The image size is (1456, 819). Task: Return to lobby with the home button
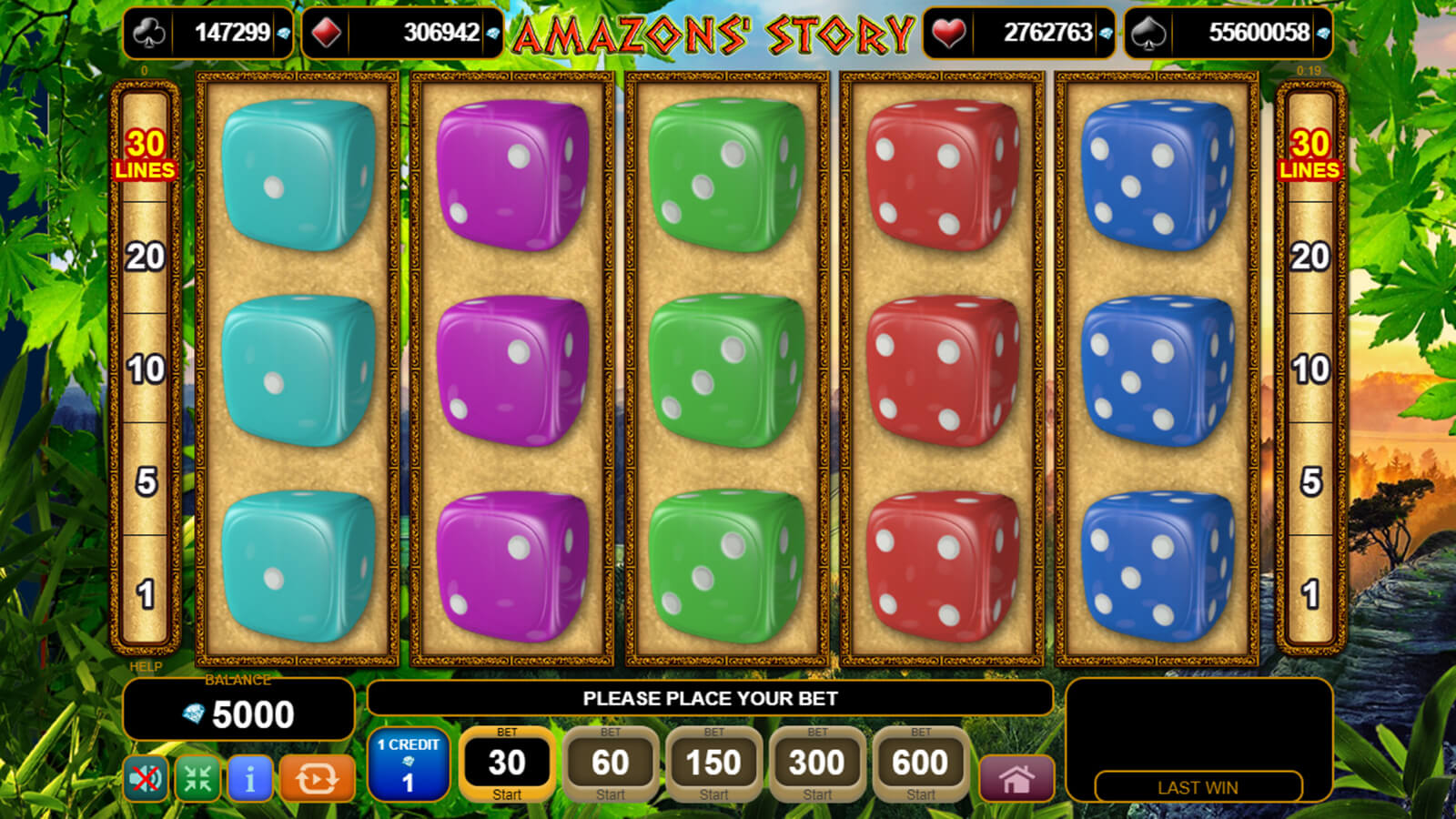coord(1016,779)
